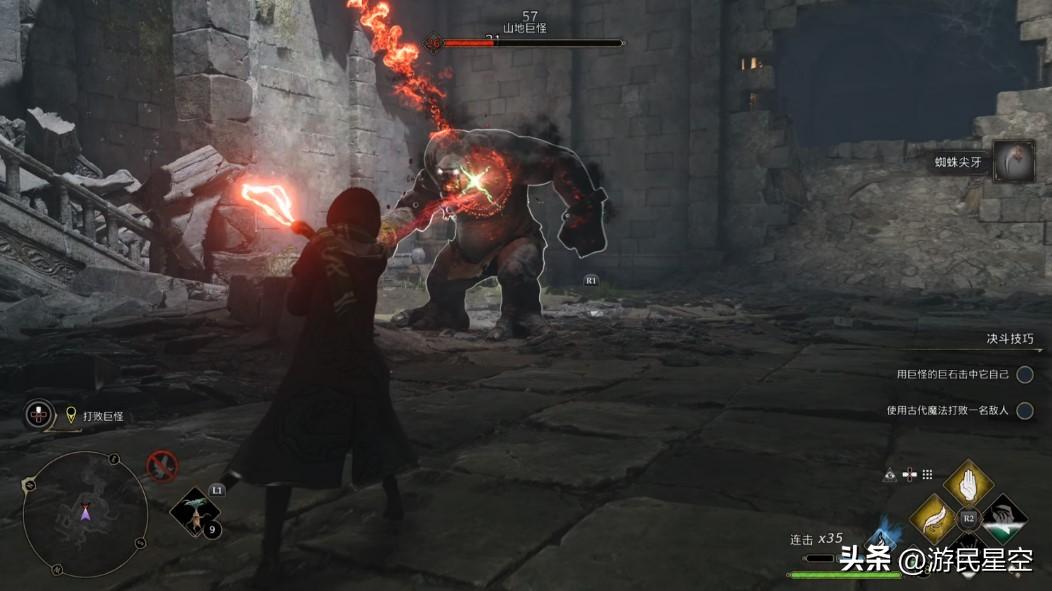Cast the open-hand spell in the top slot
Image resolution: width=1052 pixels, height=591 pixels.
pyautogui.click(x=967, y=483)
